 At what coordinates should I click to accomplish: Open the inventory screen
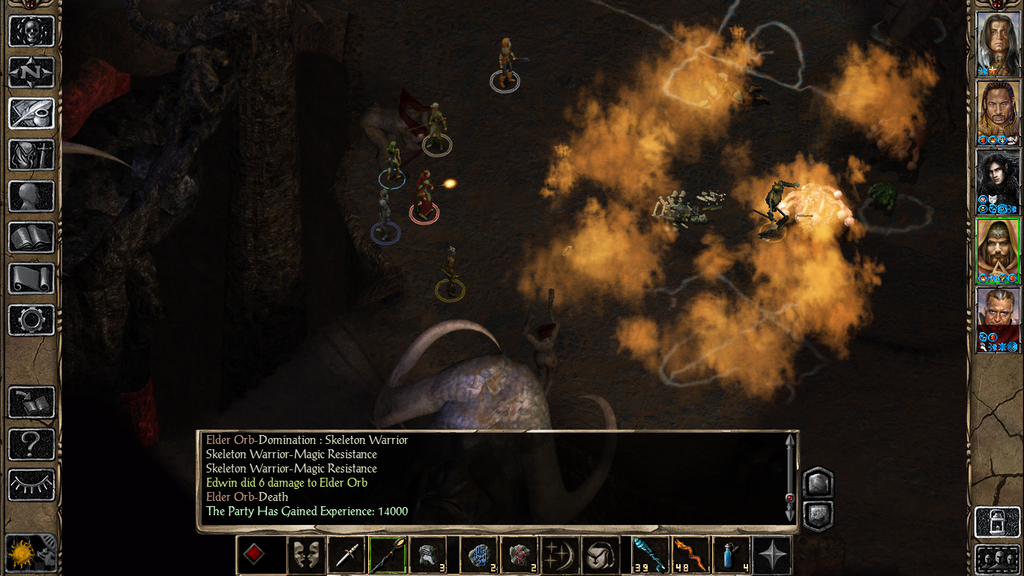tap(31, 155)
